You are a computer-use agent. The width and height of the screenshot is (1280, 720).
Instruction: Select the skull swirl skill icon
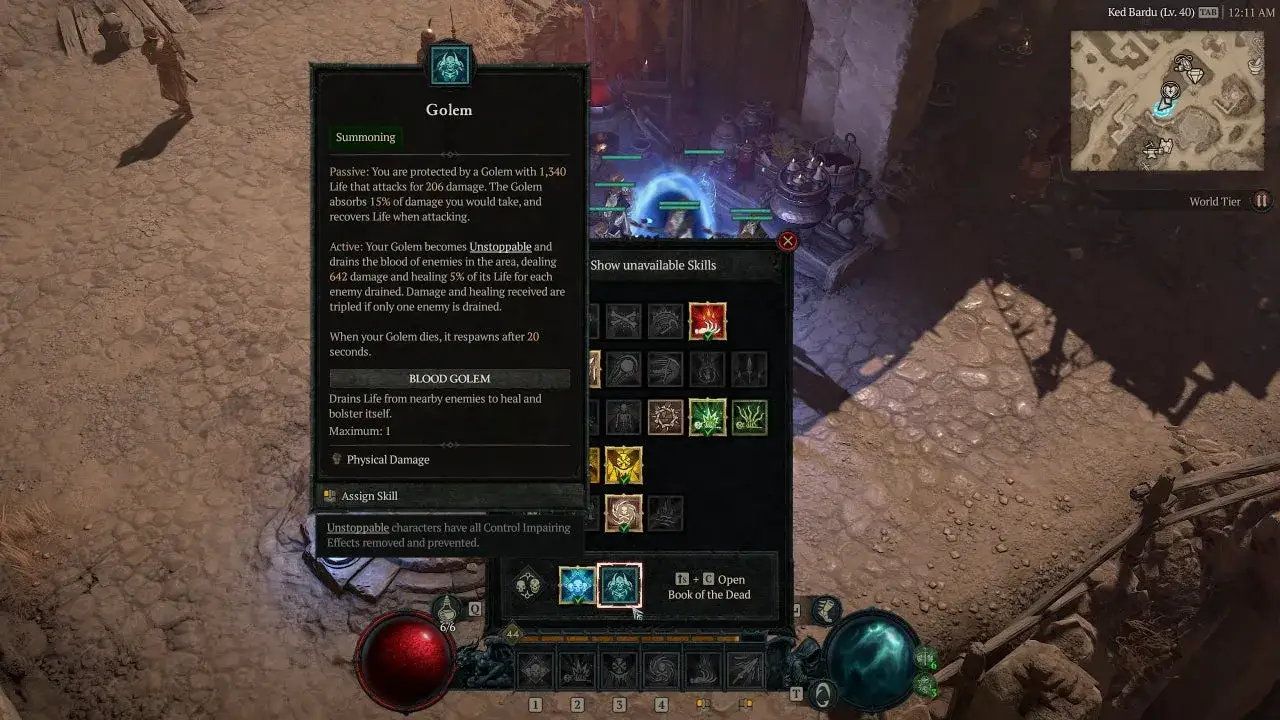[624, 512]
